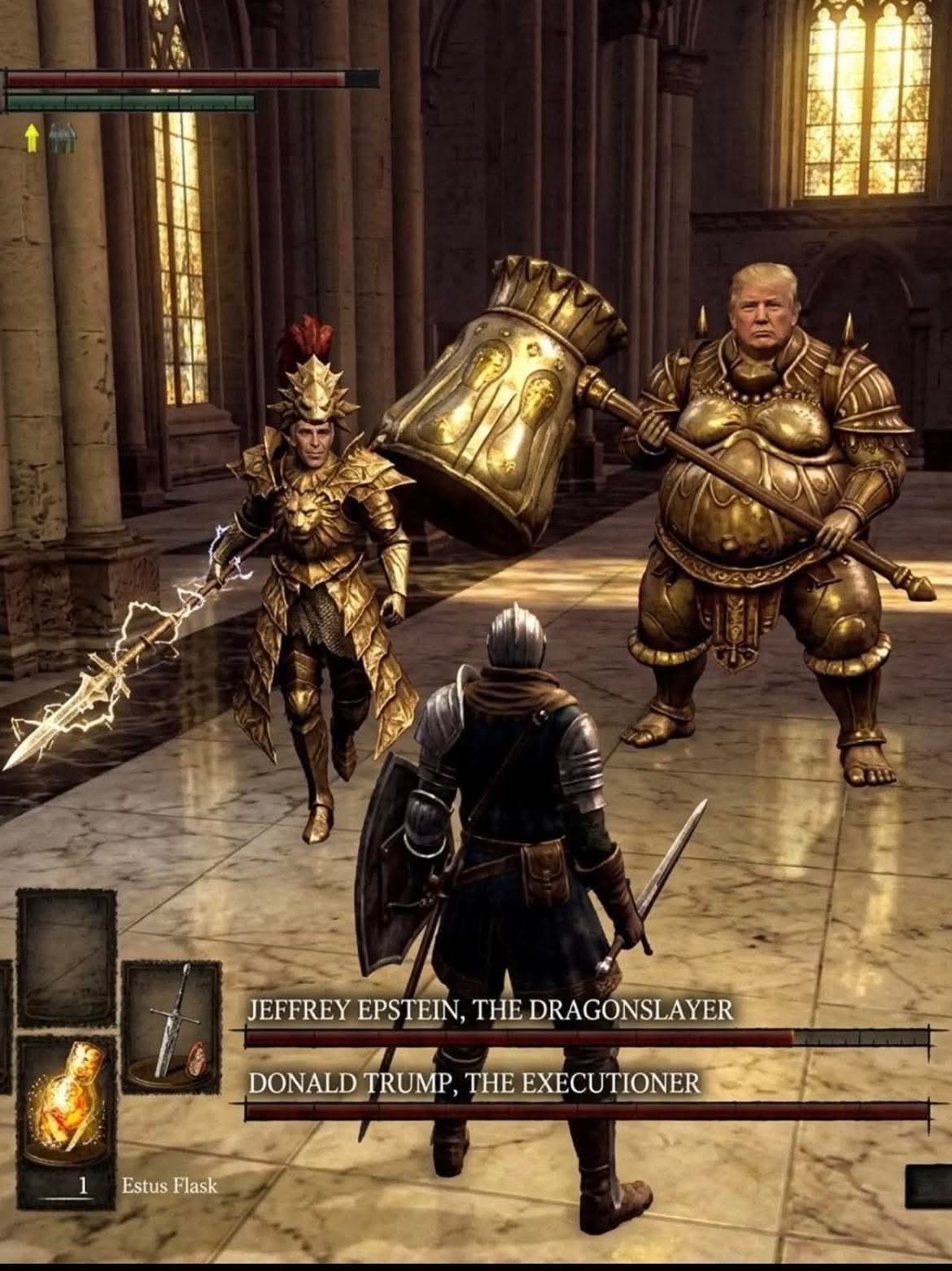Click the yellow up-arrow buff icon

(x=31, y=140)
